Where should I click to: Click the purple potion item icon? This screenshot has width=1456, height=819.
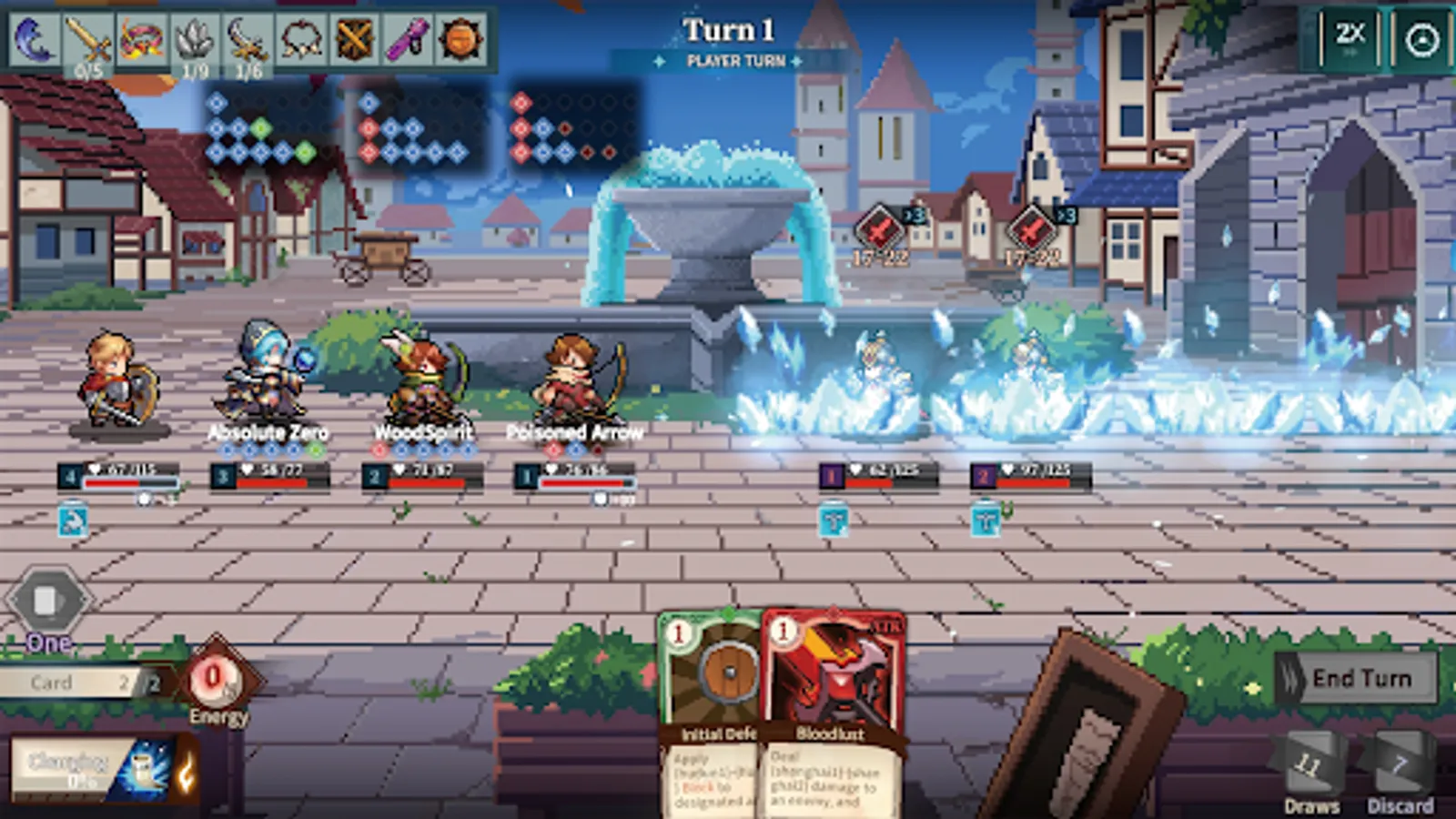coord(406,38)
